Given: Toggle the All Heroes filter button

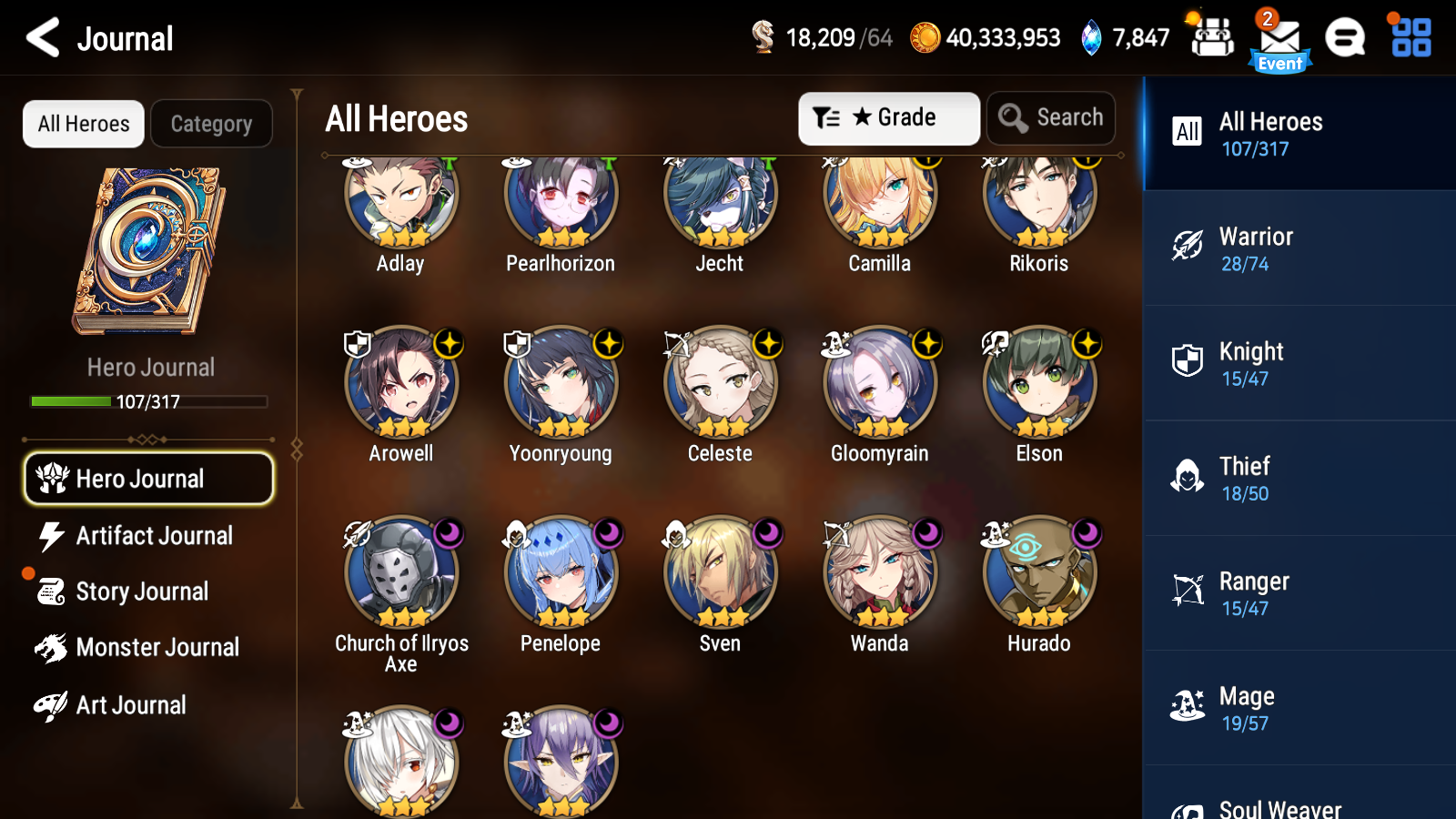Looking at the screenshot, I should click(x=83, y=124).
